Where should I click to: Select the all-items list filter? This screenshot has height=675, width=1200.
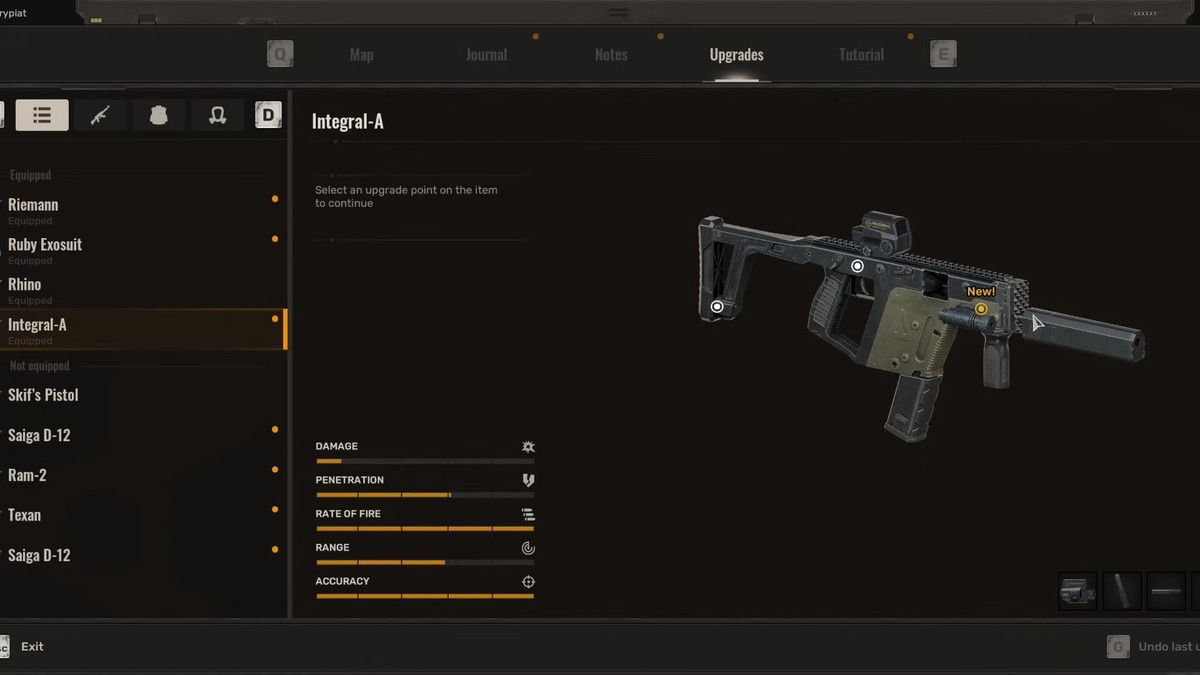click(42, 115)
